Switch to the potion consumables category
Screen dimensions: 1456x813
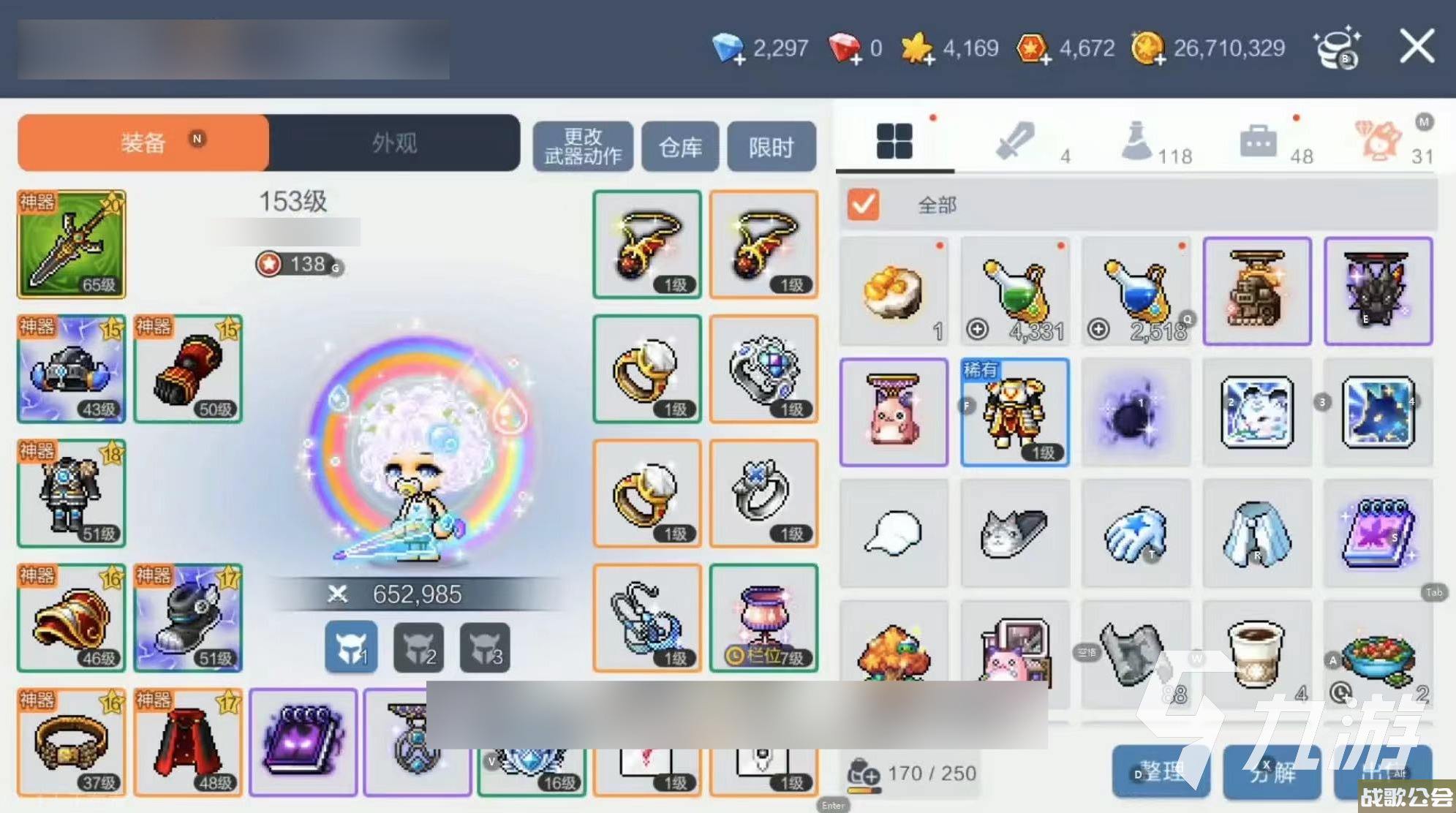[x=1137, y=140]
